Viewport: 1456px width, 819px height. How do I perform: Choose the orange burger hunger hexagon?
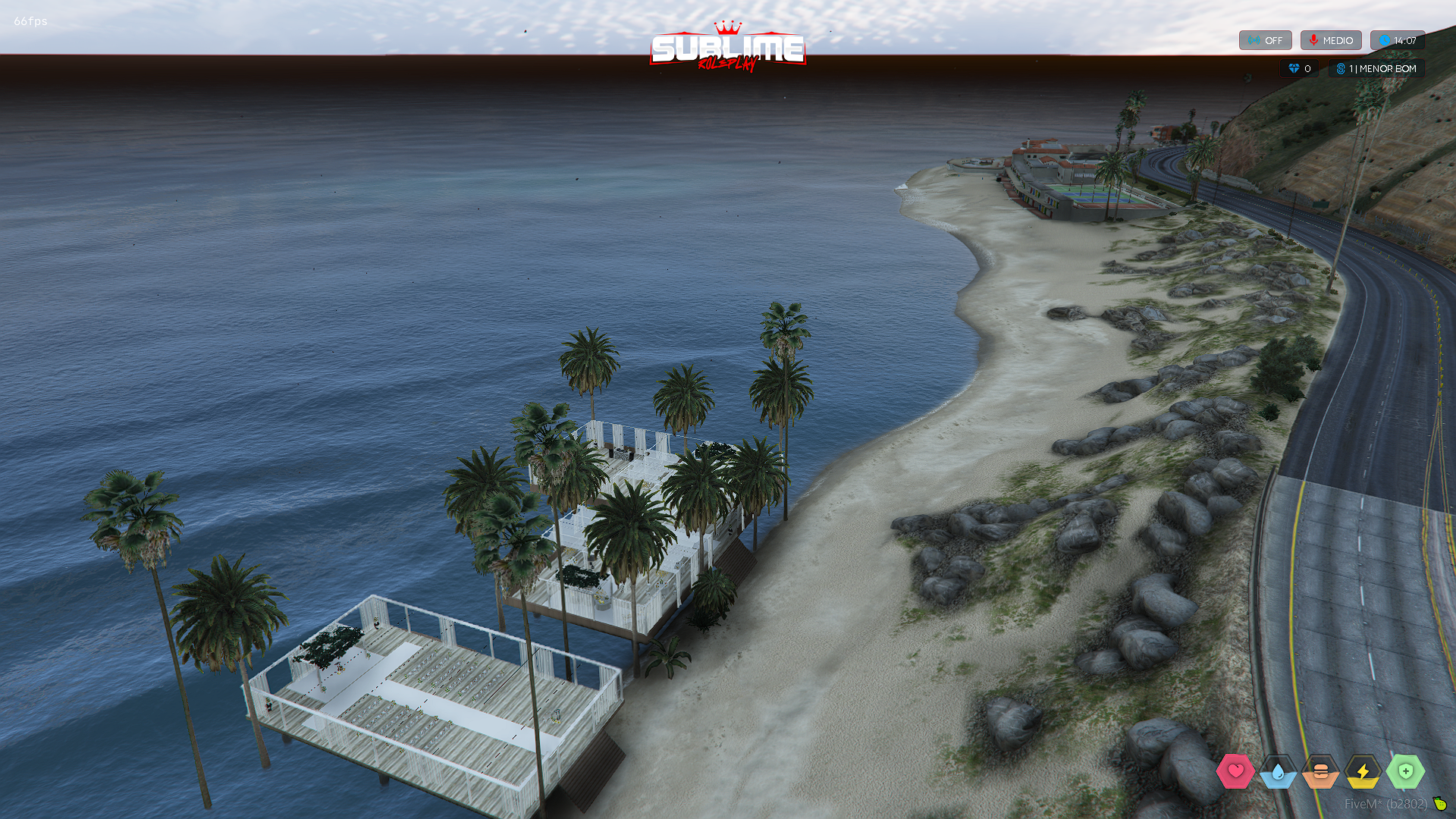[1320, 771]
